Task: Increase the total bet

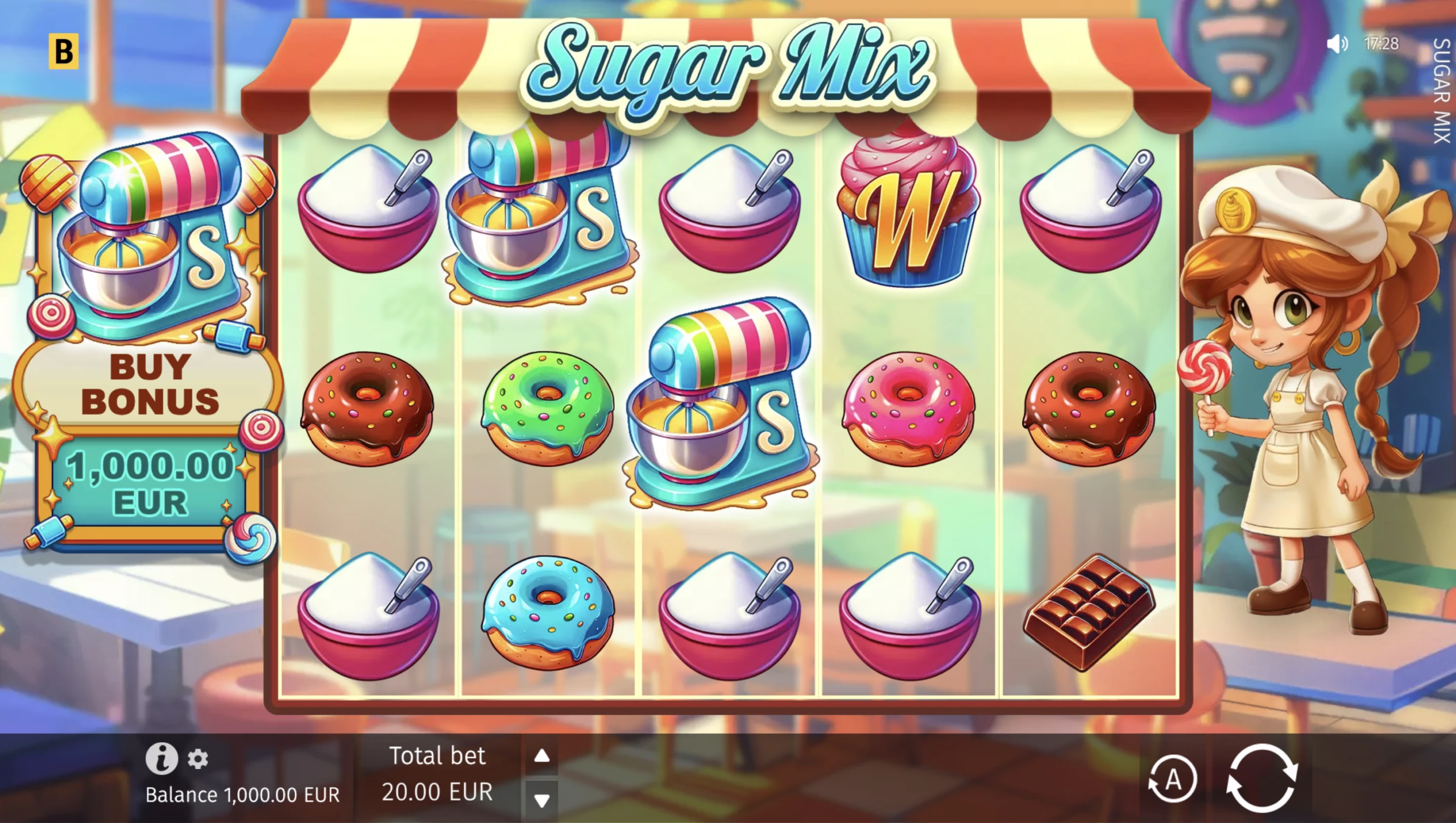Action: (541, 756)
